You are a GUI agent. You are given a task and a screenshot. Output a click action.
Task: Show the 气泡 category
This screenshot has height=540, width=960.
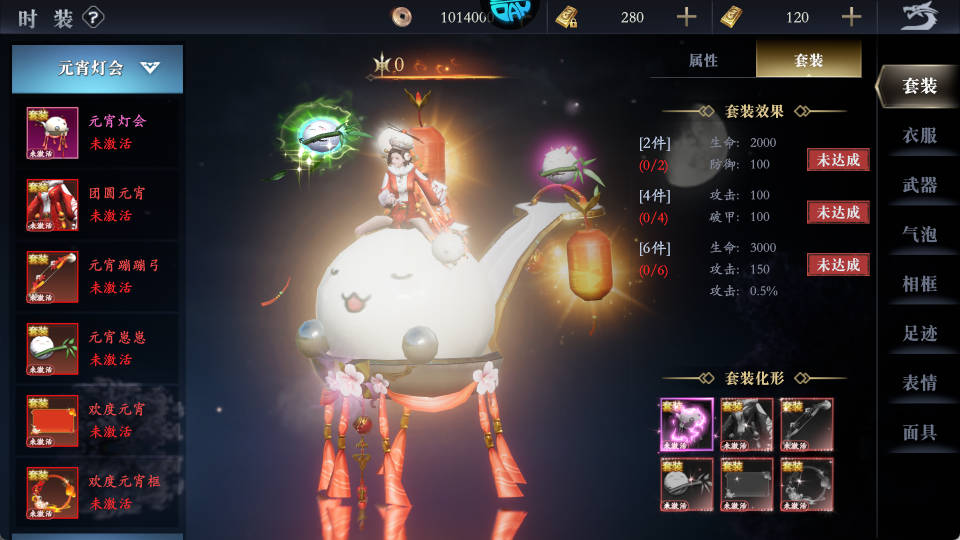(x=919, y=234)
